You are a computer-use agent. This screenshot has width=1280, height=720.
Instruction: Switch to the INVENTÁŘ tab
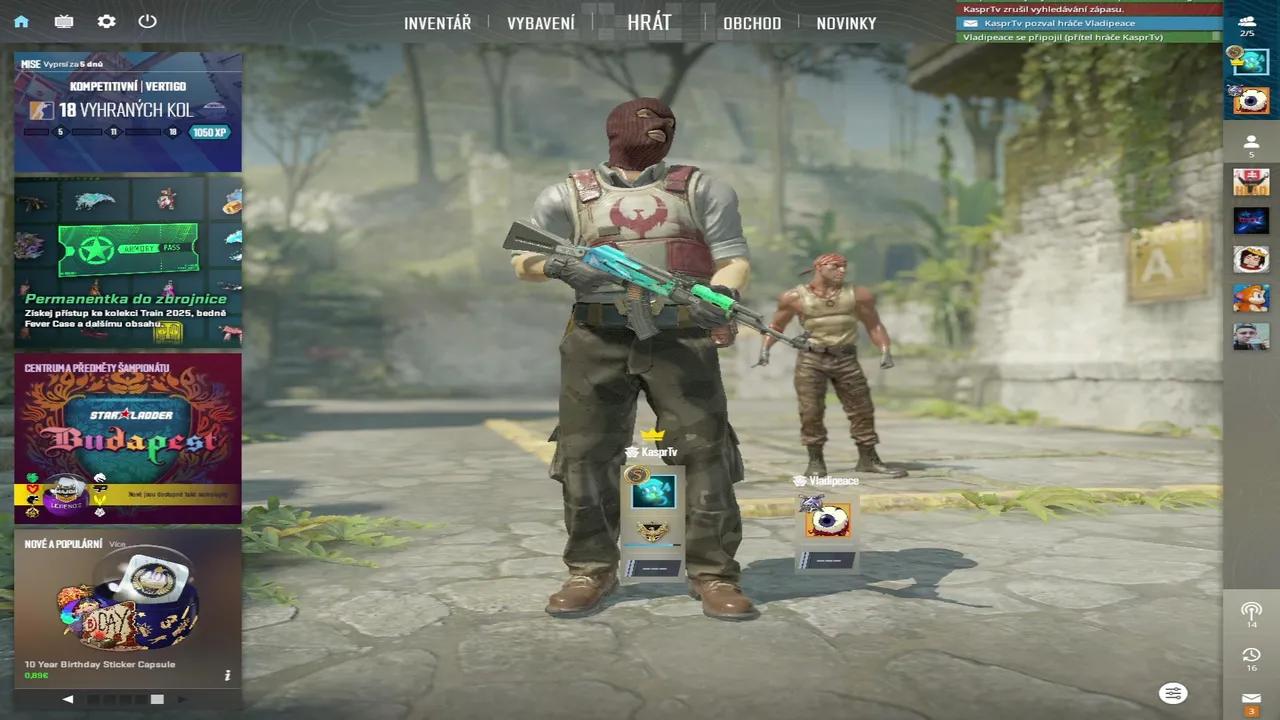(437, 23)
